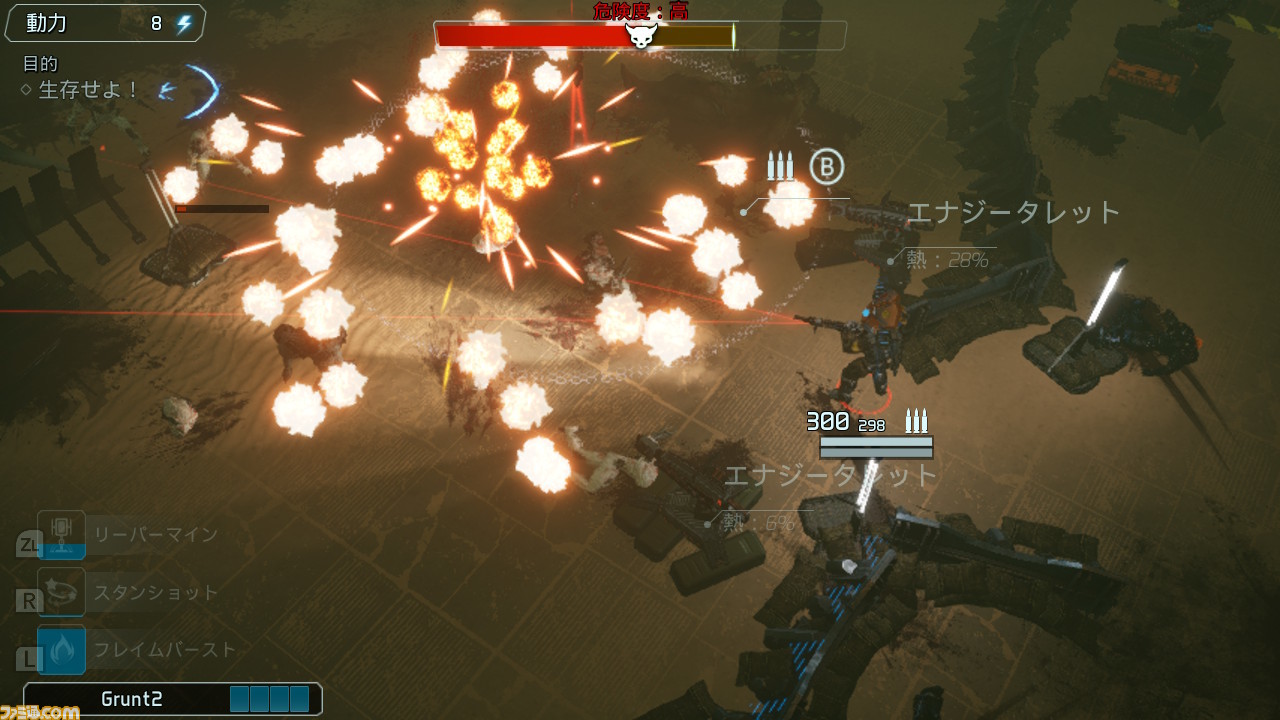Trigger the フレイムバースト flame ability icon
The height and width of the screenshot is (720, 1280).
61,650
